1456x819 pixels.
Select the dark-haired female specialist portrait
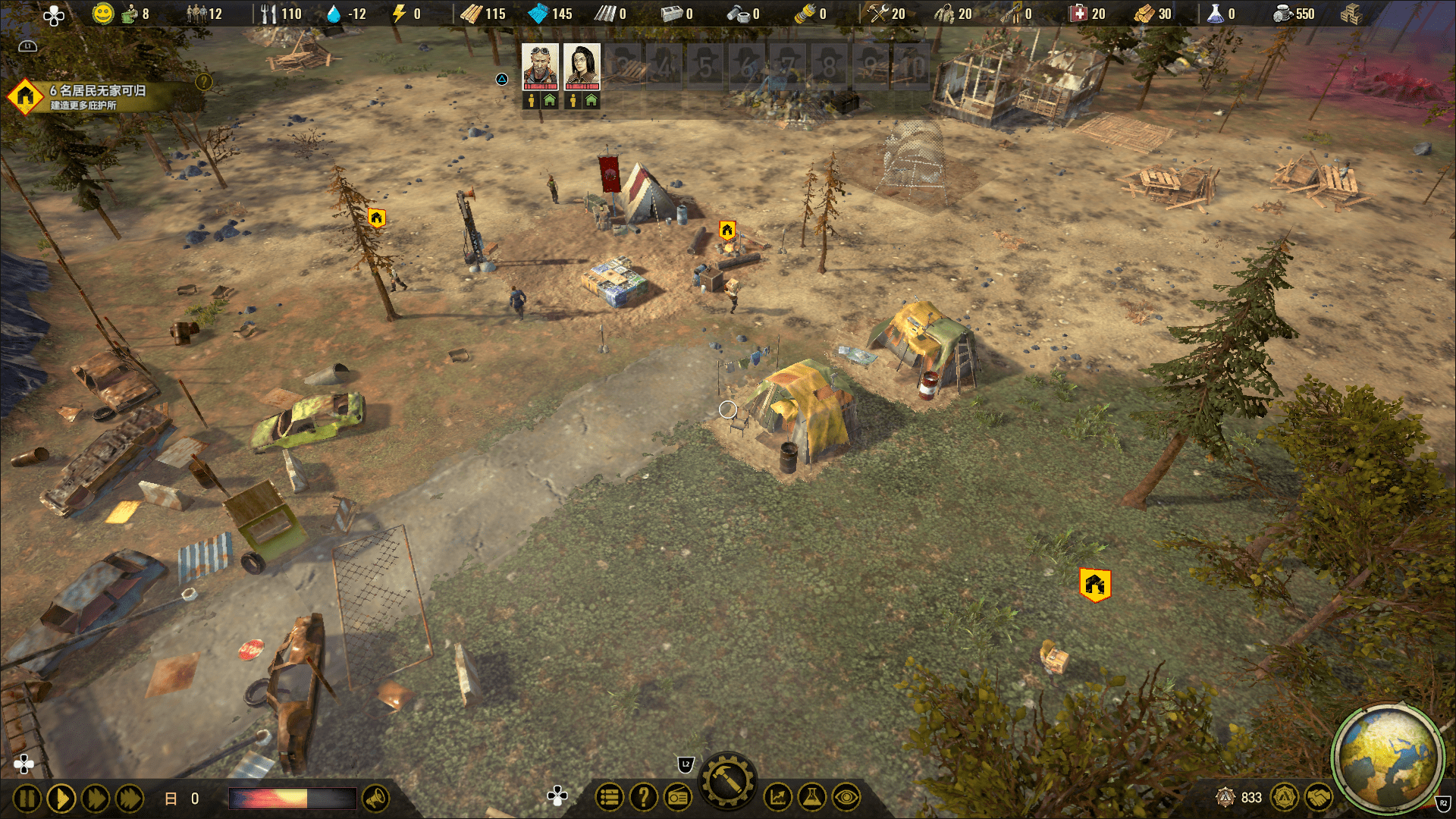click(582, 66)
